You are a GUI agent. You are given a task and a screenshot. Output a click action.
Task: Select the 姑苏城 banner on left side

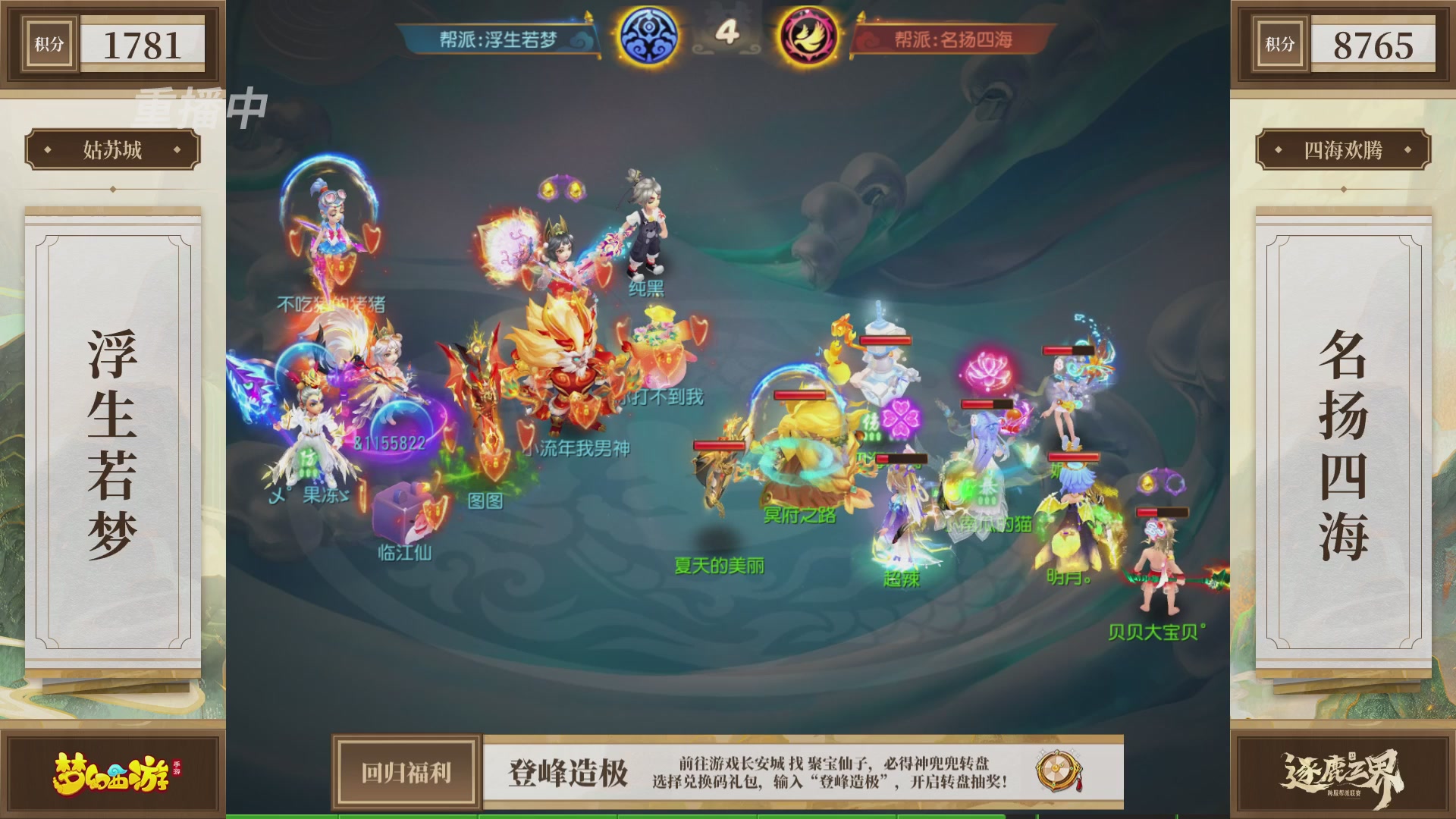pyautogui.click(x=115, y=150)
